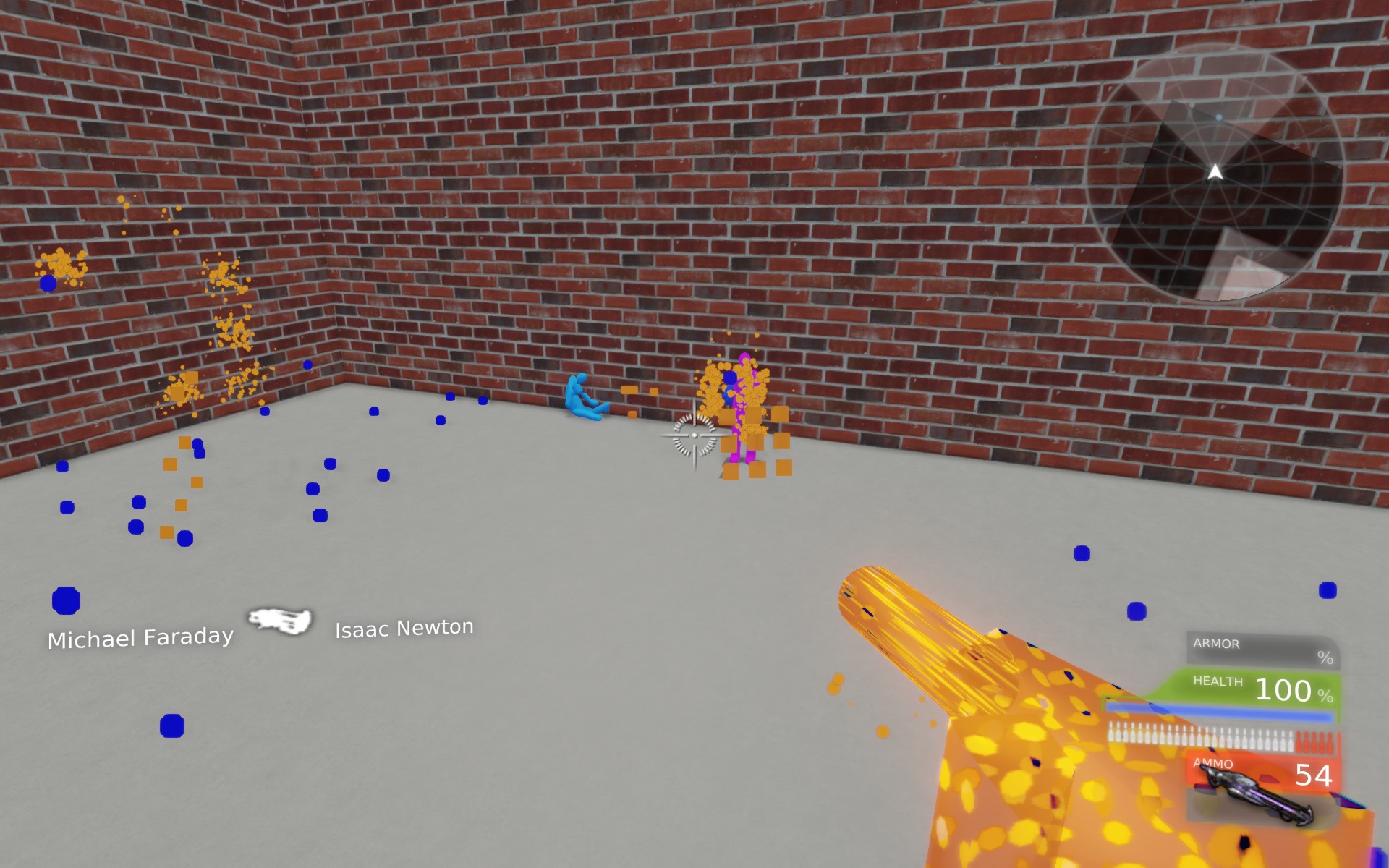Click the white splat icon near Isaac Newton
Viewport: 1389px width, 868px height.
[281, 621]
